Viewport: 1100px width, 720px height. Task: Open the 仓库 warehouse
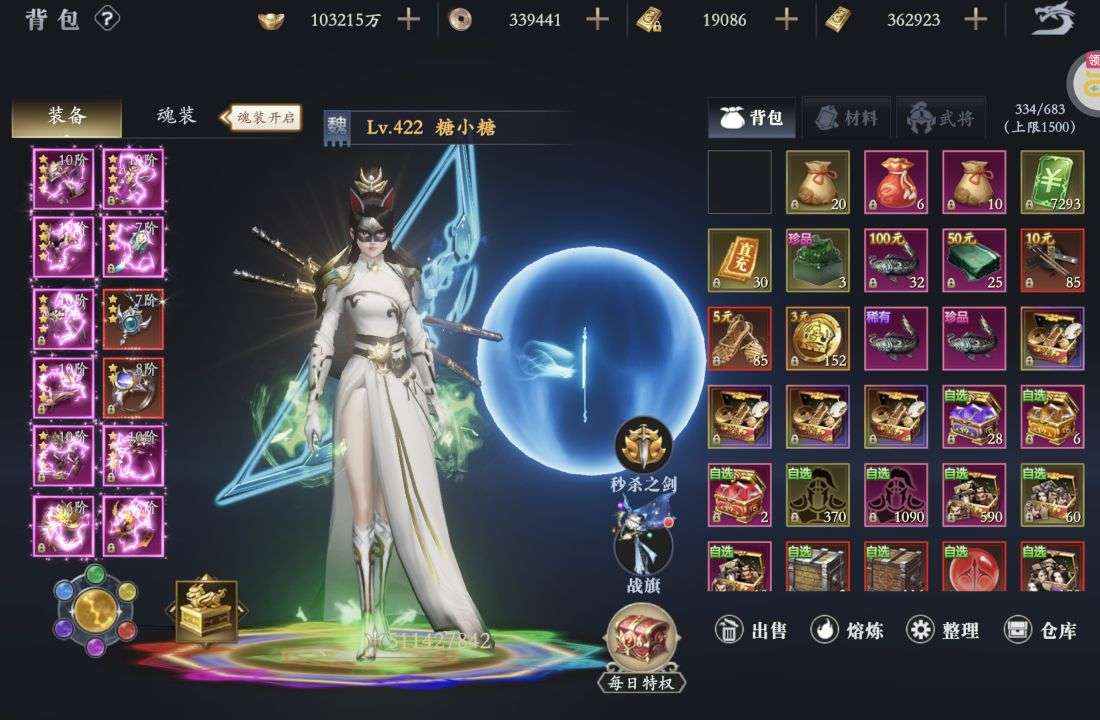tap(1041, 630)
